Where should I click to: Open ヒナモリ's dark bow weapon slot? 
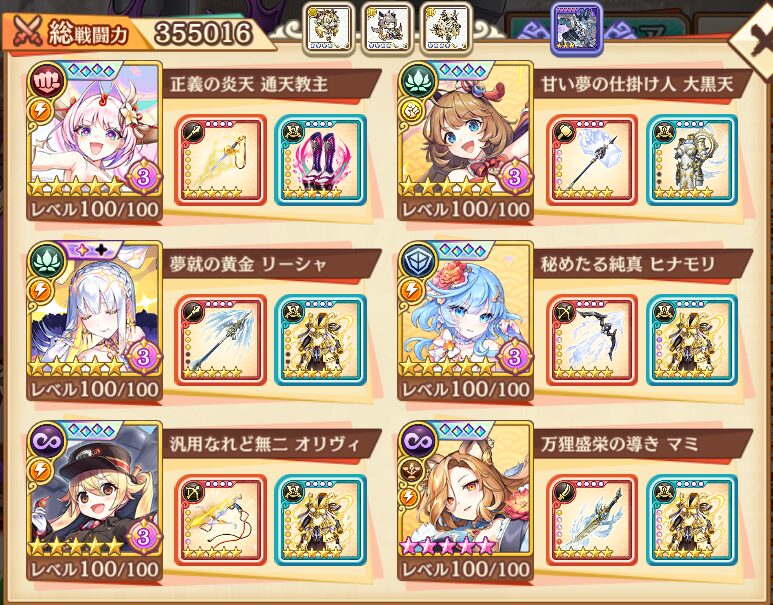tap(592, 340)
